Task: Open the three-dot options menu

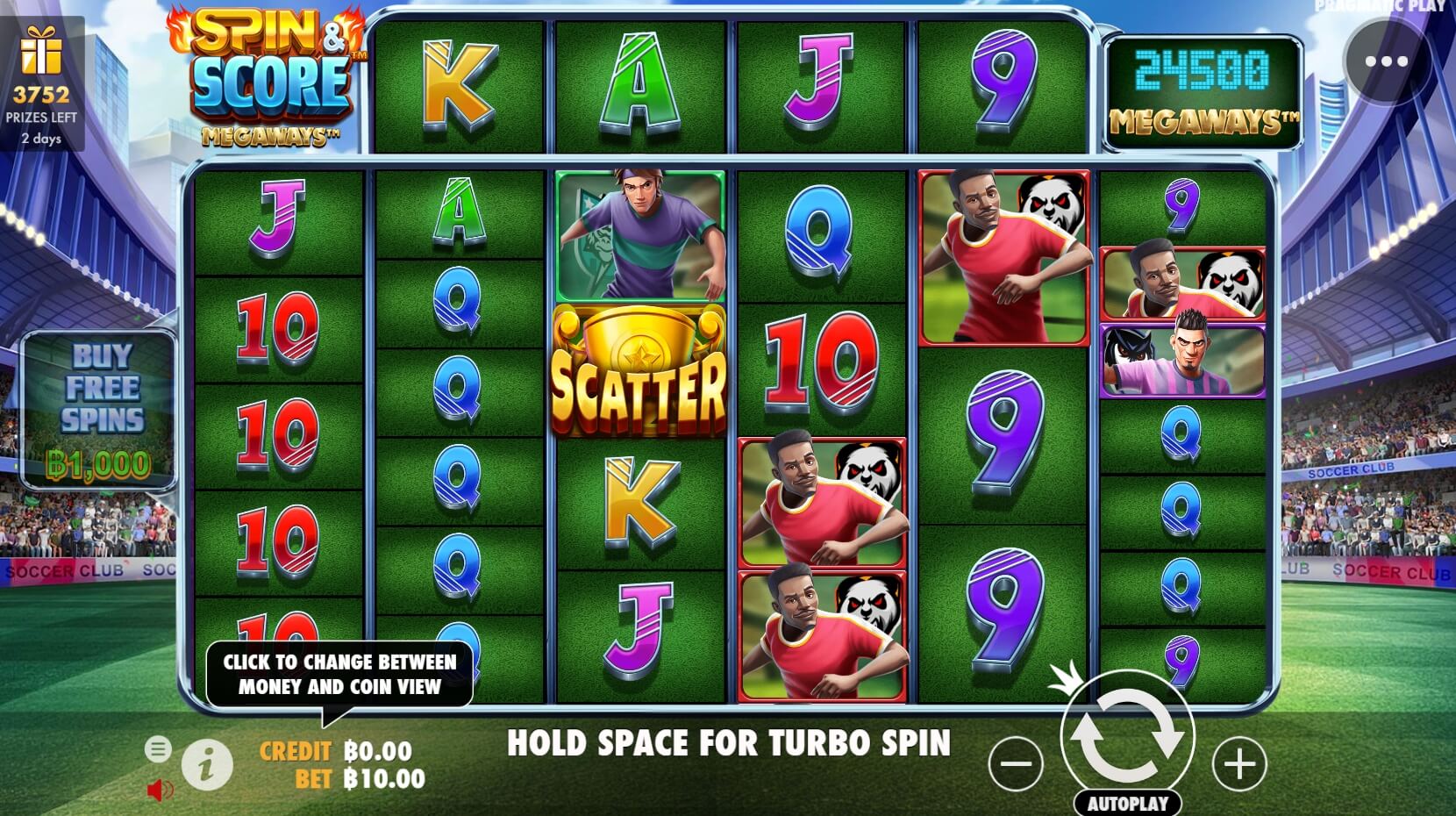Action: point(1388,61)
